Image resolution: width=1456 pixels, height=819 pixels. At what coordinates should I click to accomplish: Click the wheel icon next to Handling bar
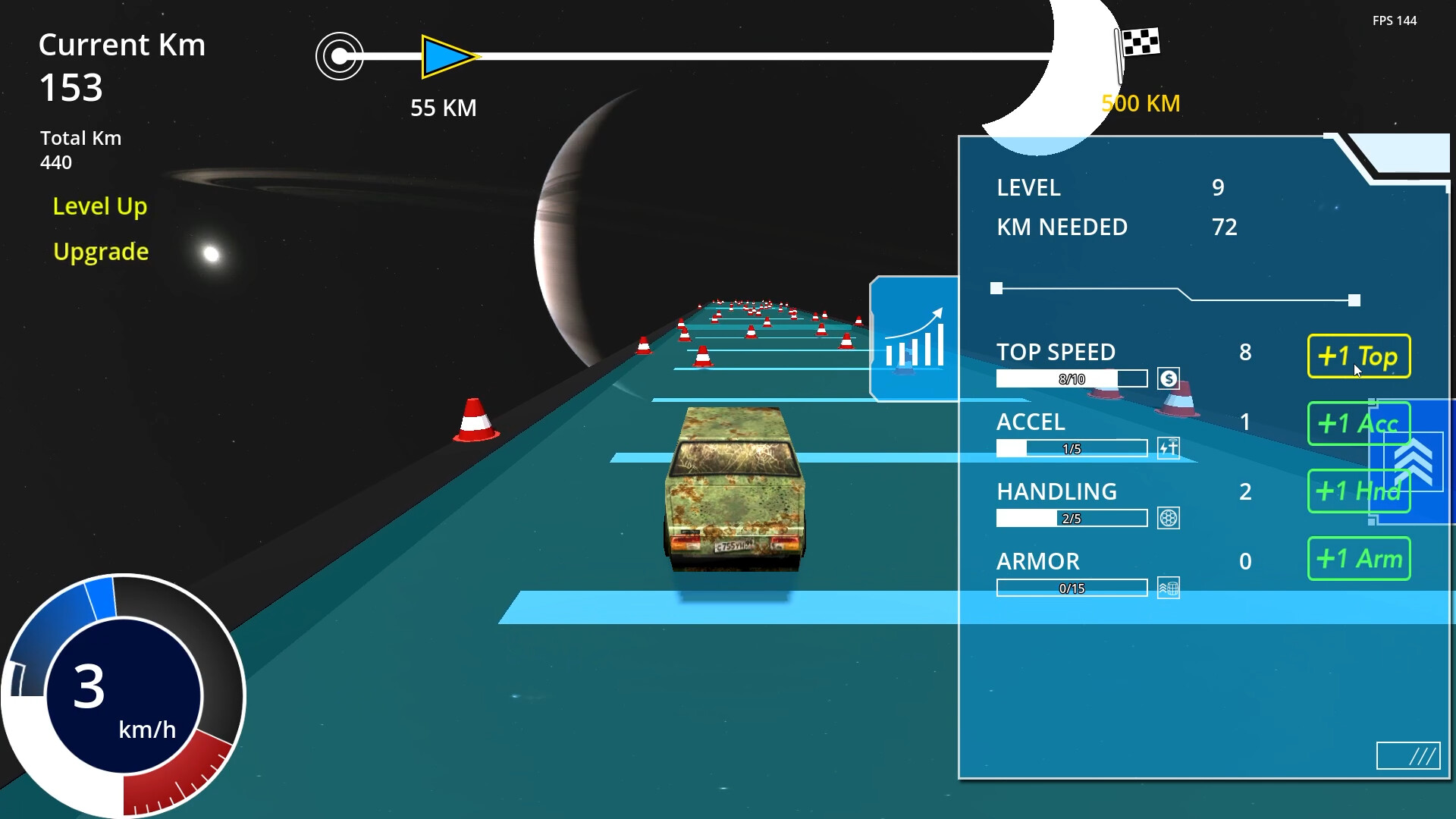pyautogui.click(x=1168, y=517)
